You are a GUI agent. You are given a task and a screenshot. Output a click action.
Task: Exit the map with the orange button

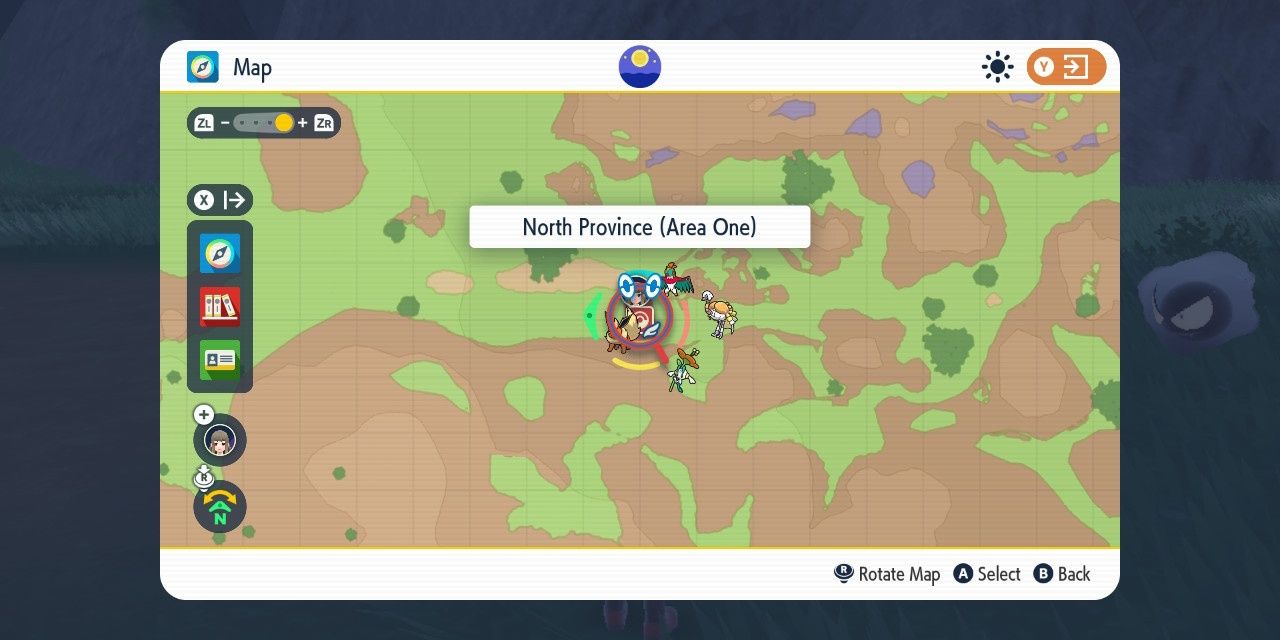(1065, 67)
